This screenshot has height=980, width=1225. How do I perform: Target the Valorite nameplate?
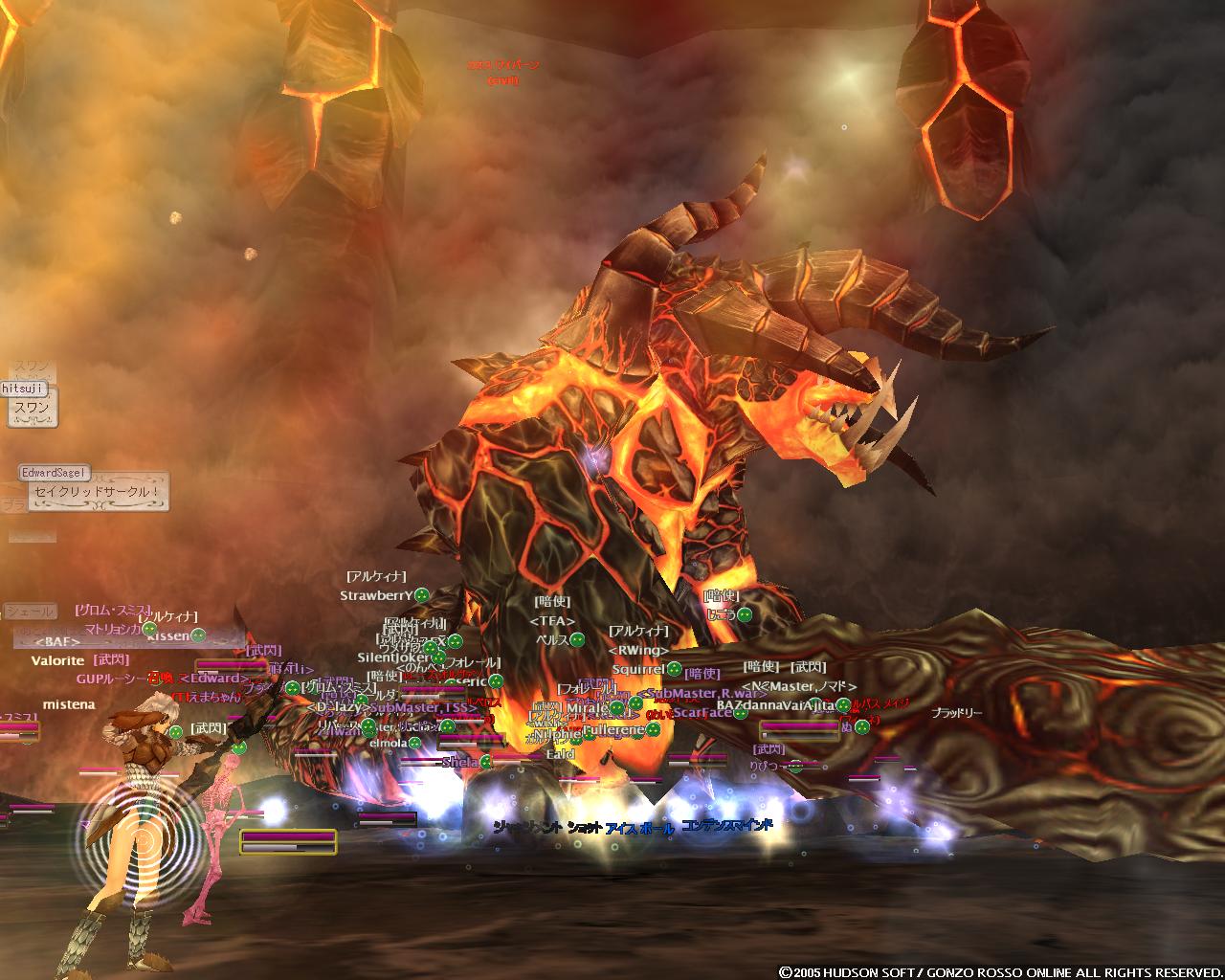point(57,660)
